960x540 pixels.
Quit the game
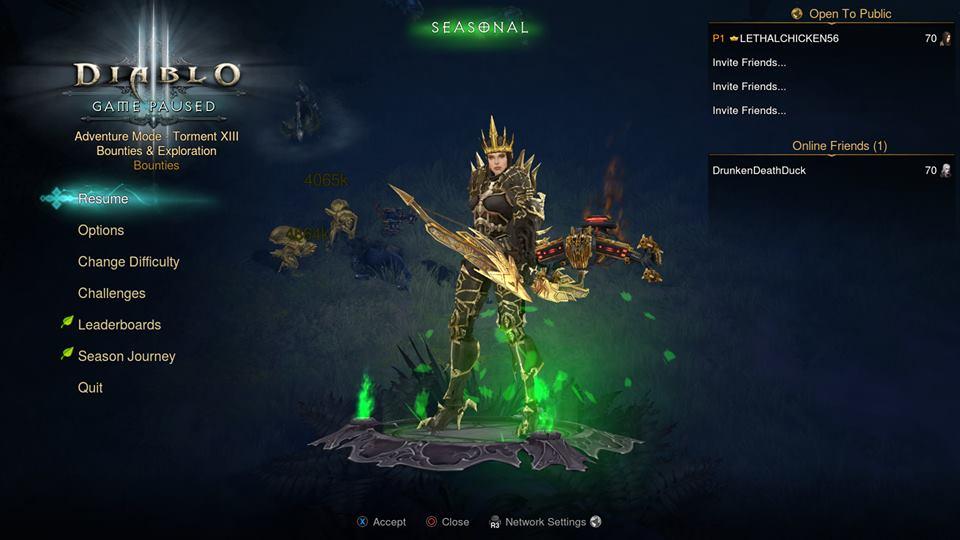pyautogui.click(x=90, y=388)
